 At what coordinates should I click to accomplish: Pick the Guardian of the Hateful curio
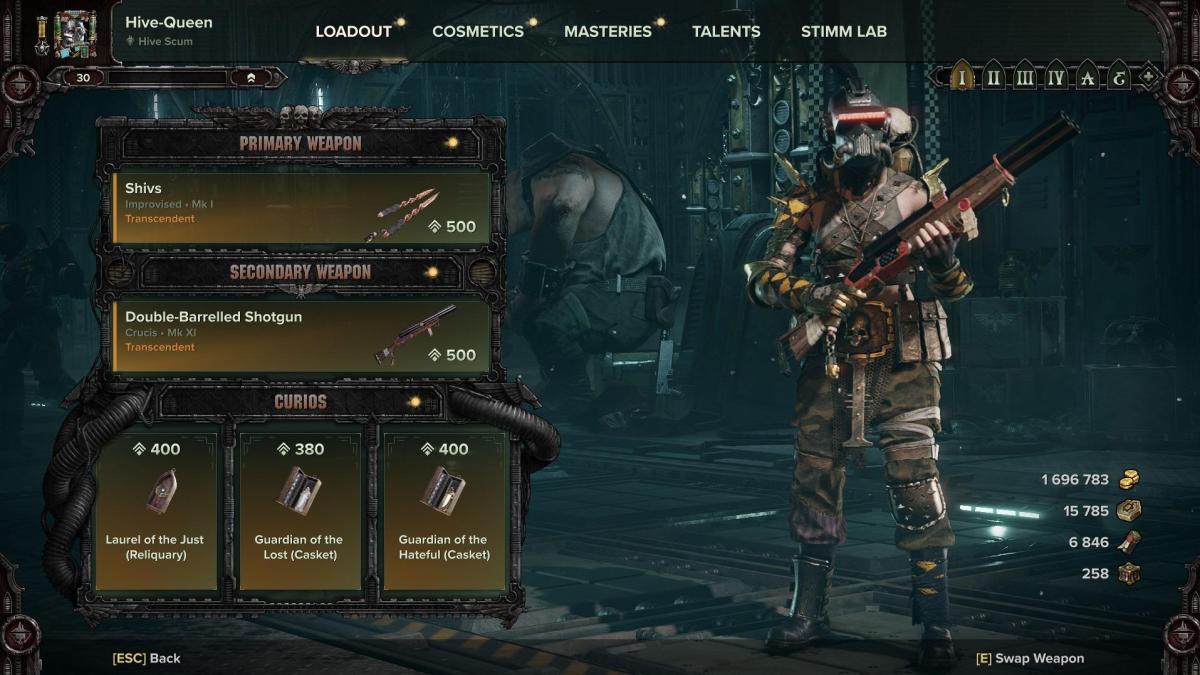click(443, 510)
